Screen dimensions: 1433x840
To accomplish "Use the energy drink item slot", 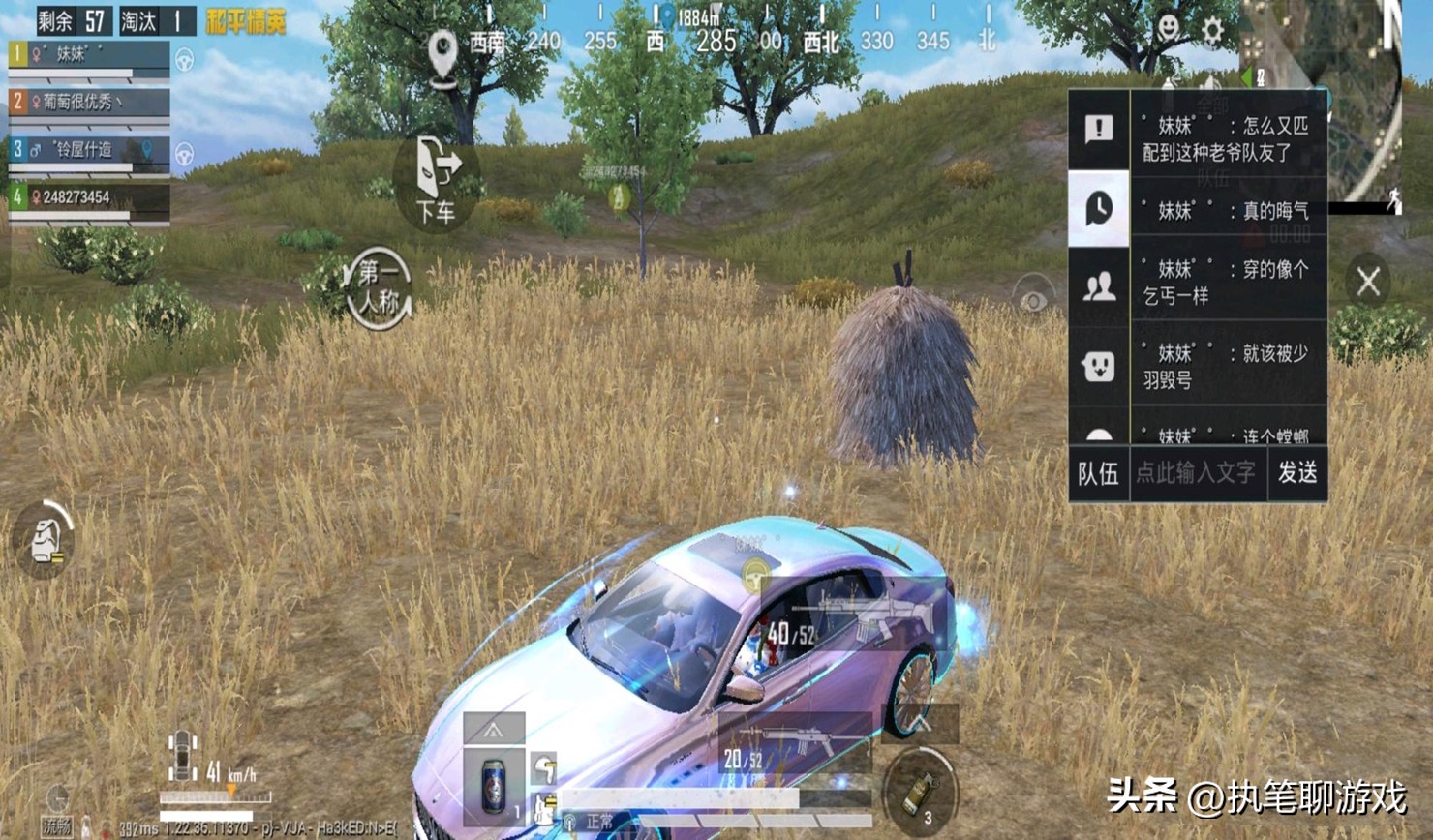I will (x=494, y=783).
